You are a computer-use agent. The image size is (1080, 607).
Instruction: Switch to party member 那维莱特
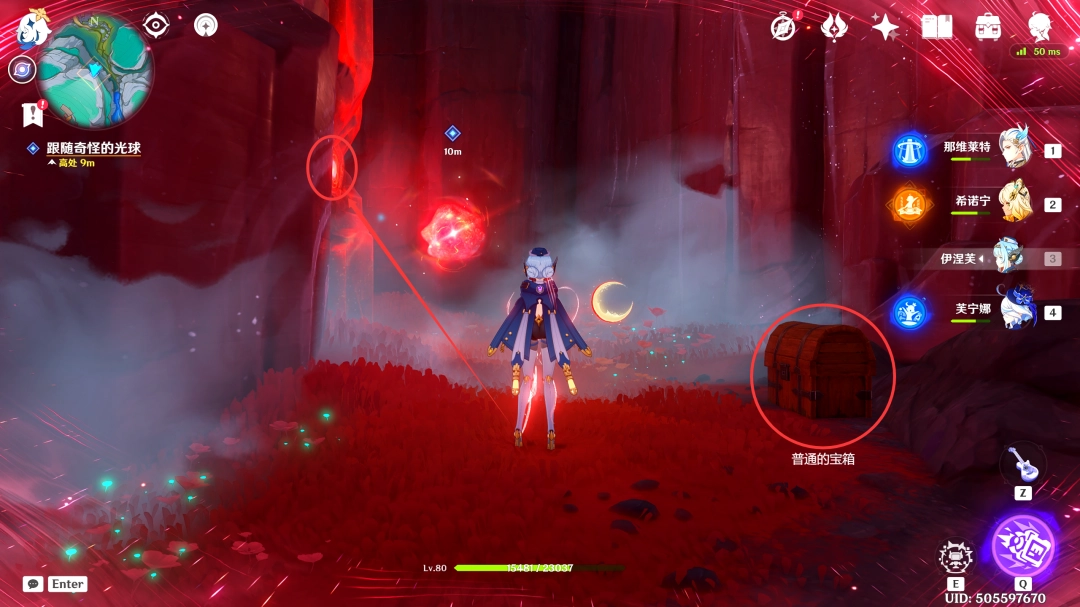(x=1013, y=149)
